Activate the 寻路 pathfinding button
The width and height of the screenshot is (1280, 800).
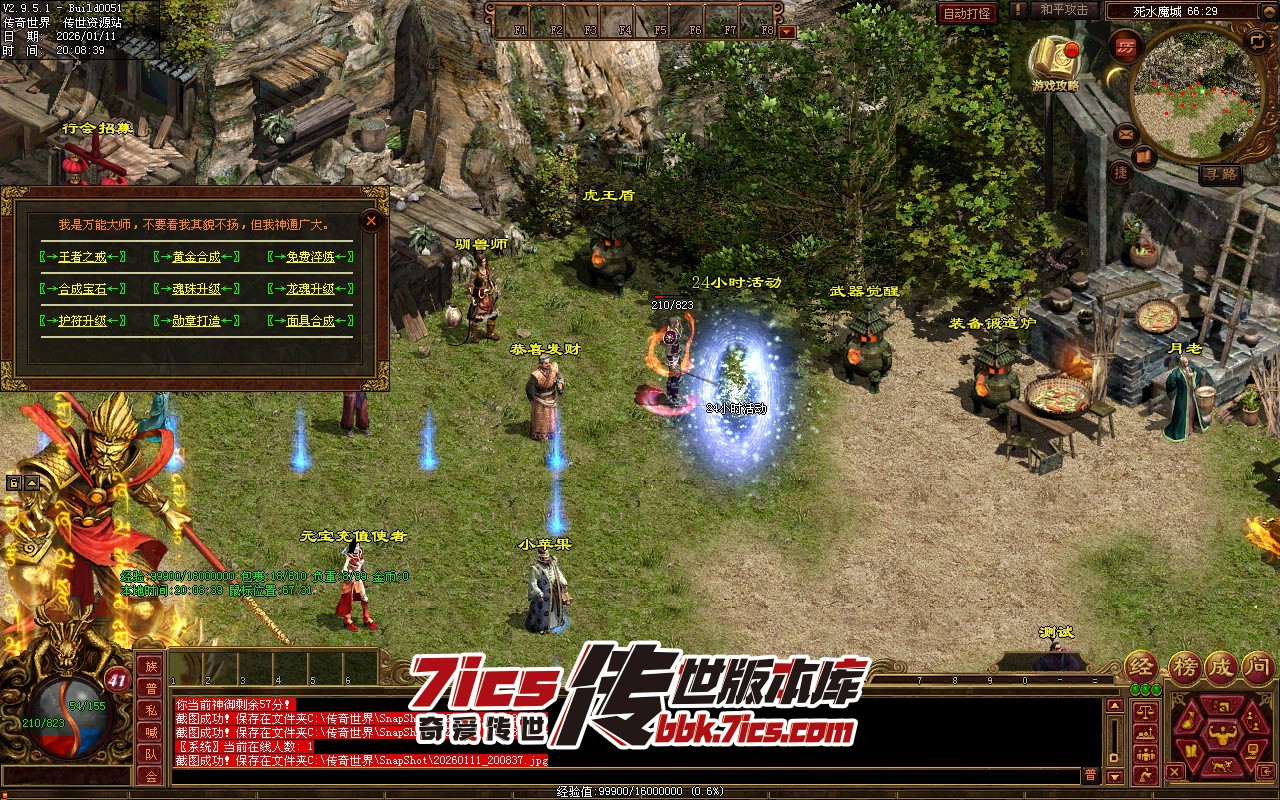(x=1220, y=173)
